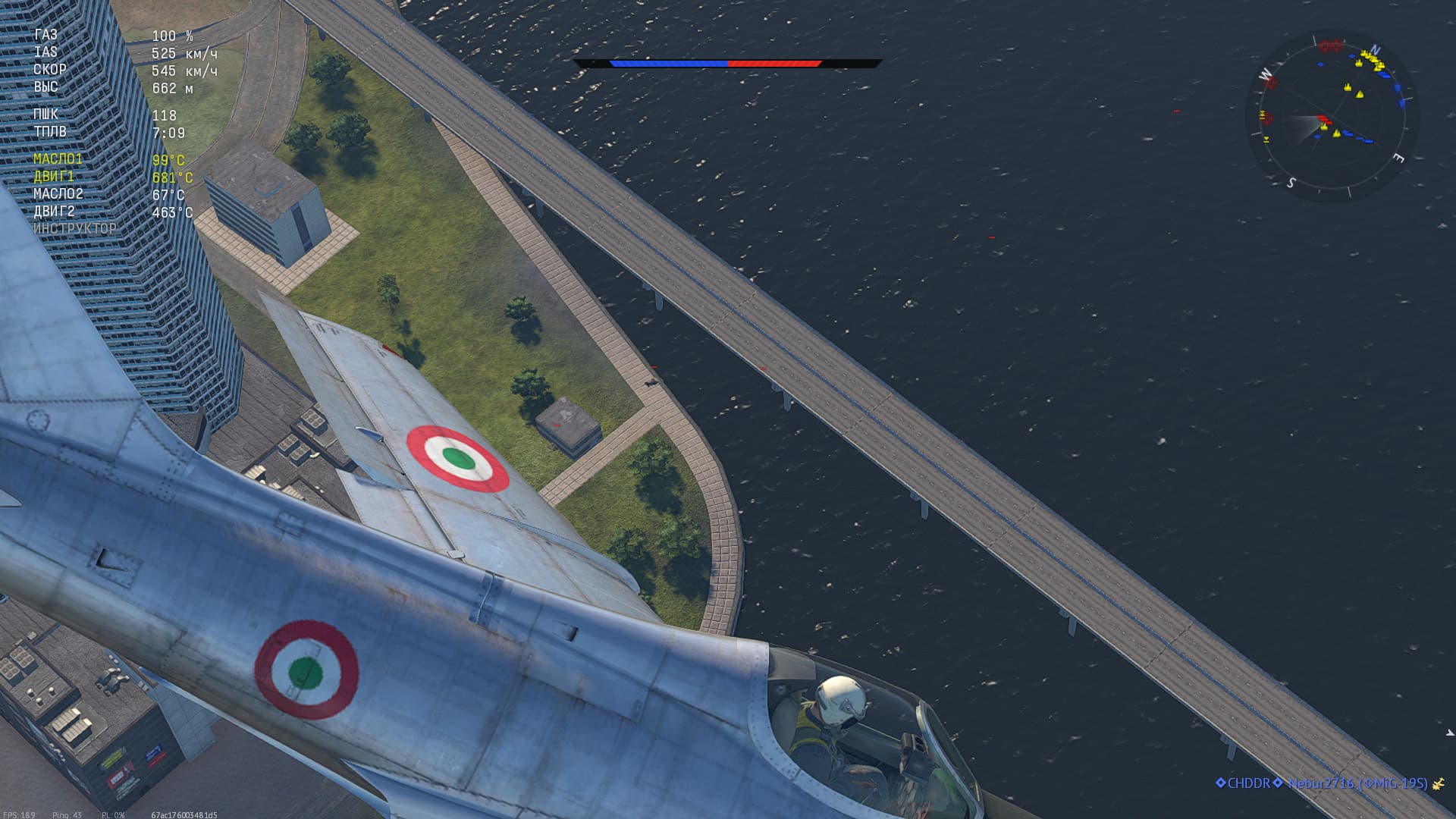The image size is (1456, 819).
Task: Select the Nebur2716 MiG-19S player label
Action: coord(1357,783)
